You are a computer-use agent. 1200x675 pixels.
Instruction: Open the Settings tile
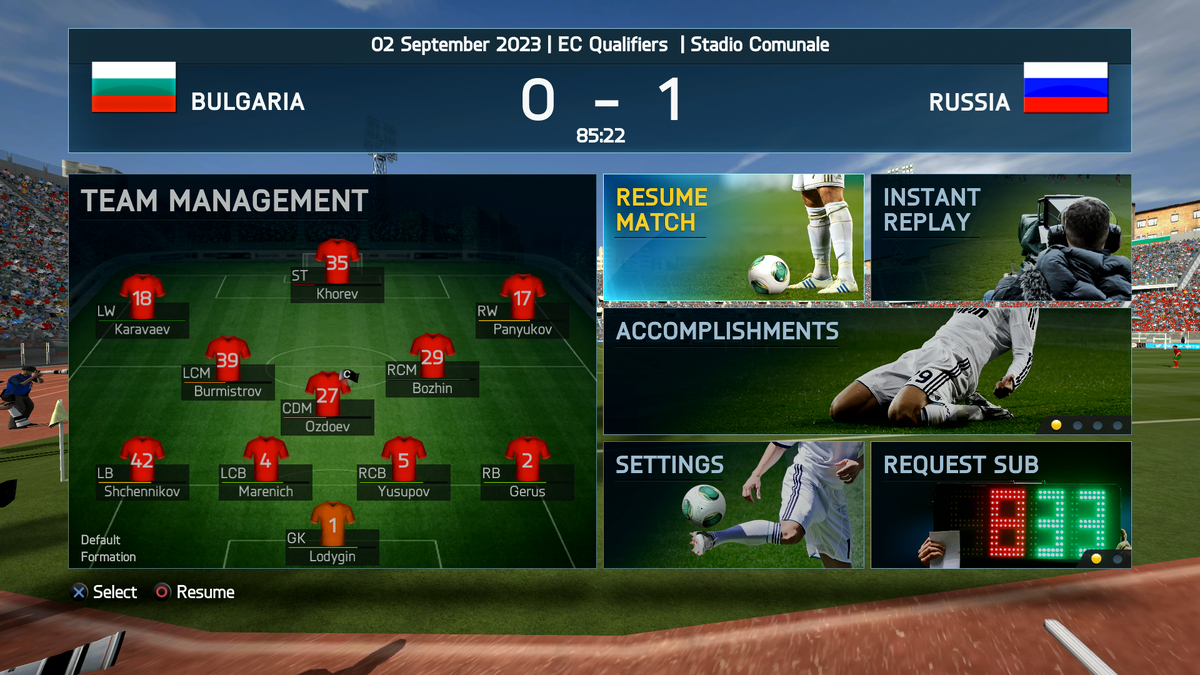(x=733, y=505)
